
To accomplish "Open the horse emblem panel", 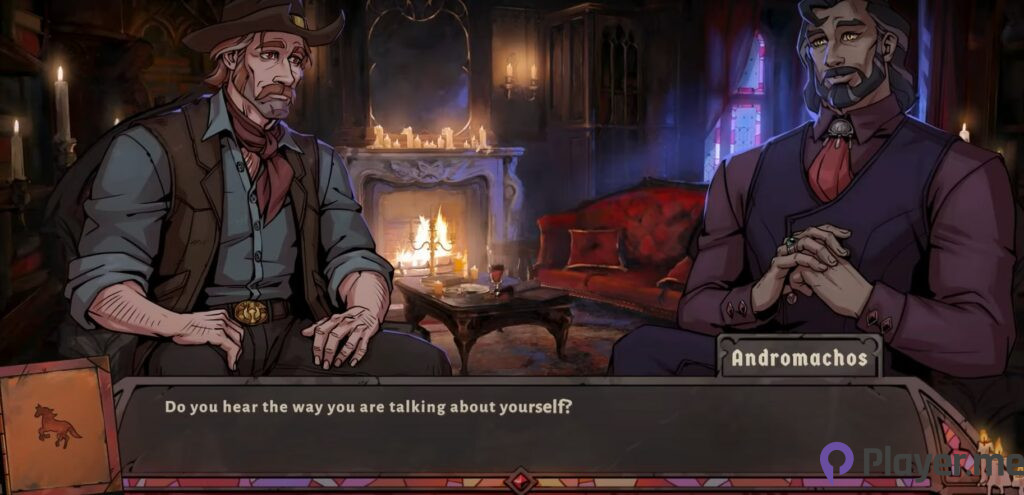I will tap(57, 425).
